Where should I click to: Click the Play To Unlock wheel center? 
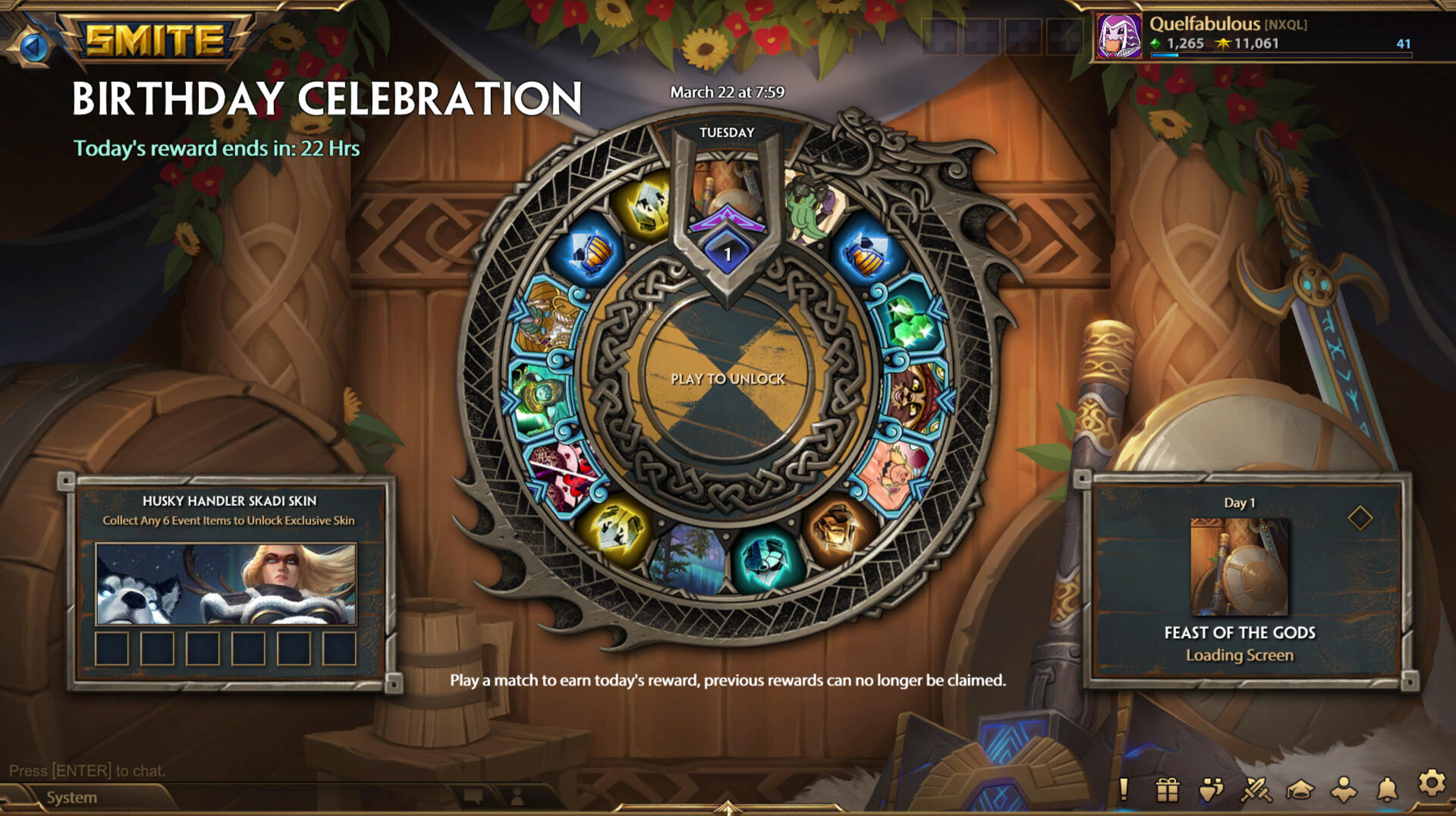point(728,378)
